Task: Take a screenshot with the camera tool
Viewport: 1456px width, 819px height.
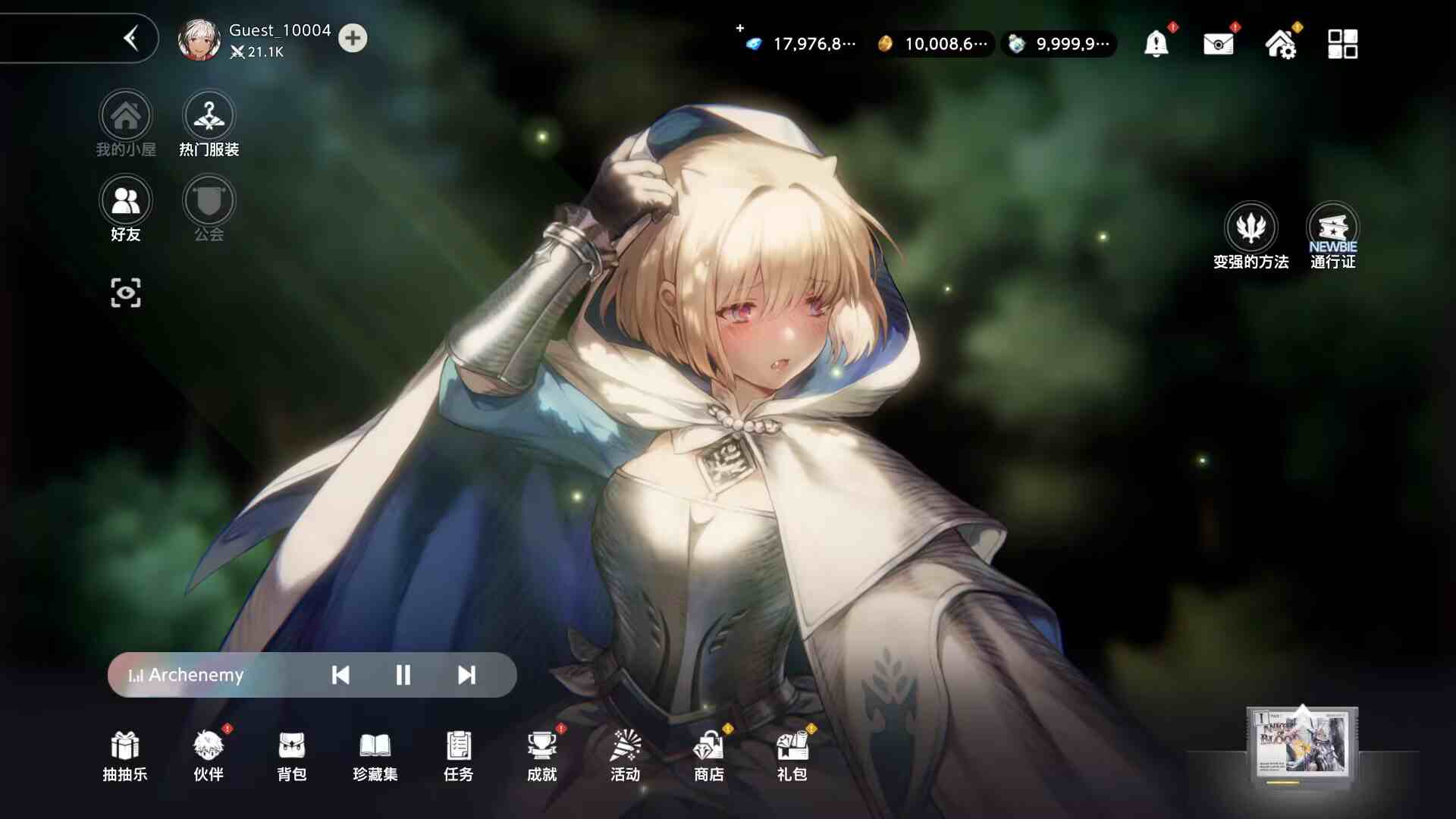Action: point(126,292)
